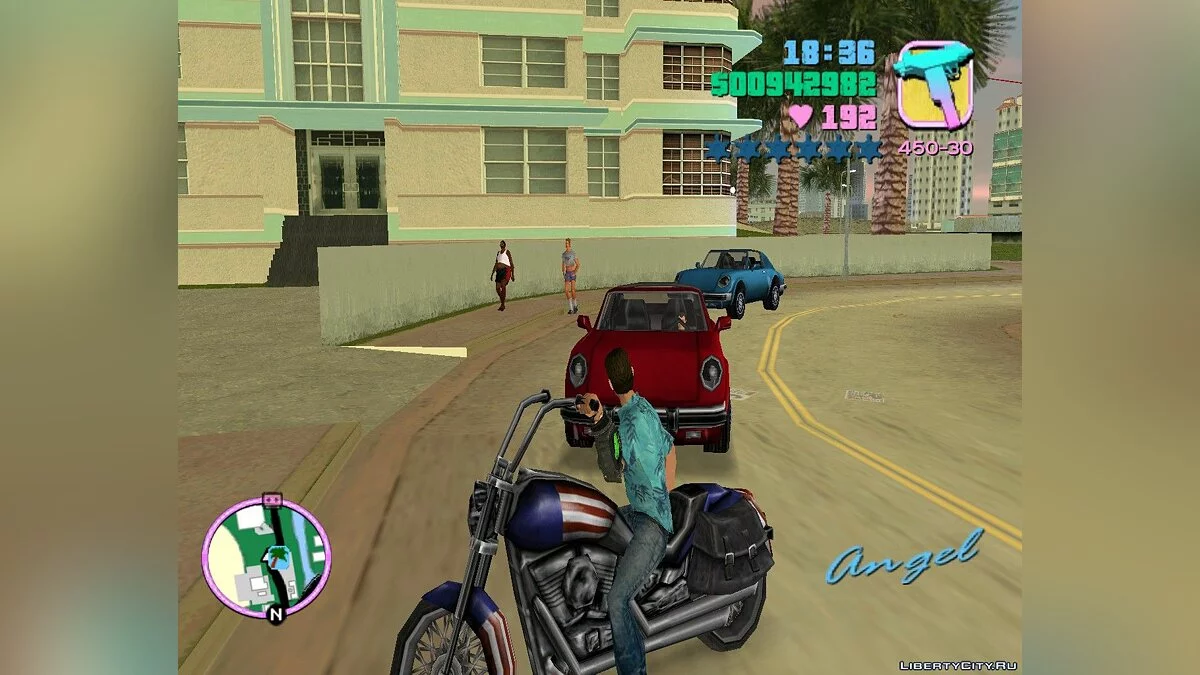Viewport: 1200px width, 675px height.
Task: Click the LibertyCity.Ru watermark link
Action: click(x=957, y=665)
